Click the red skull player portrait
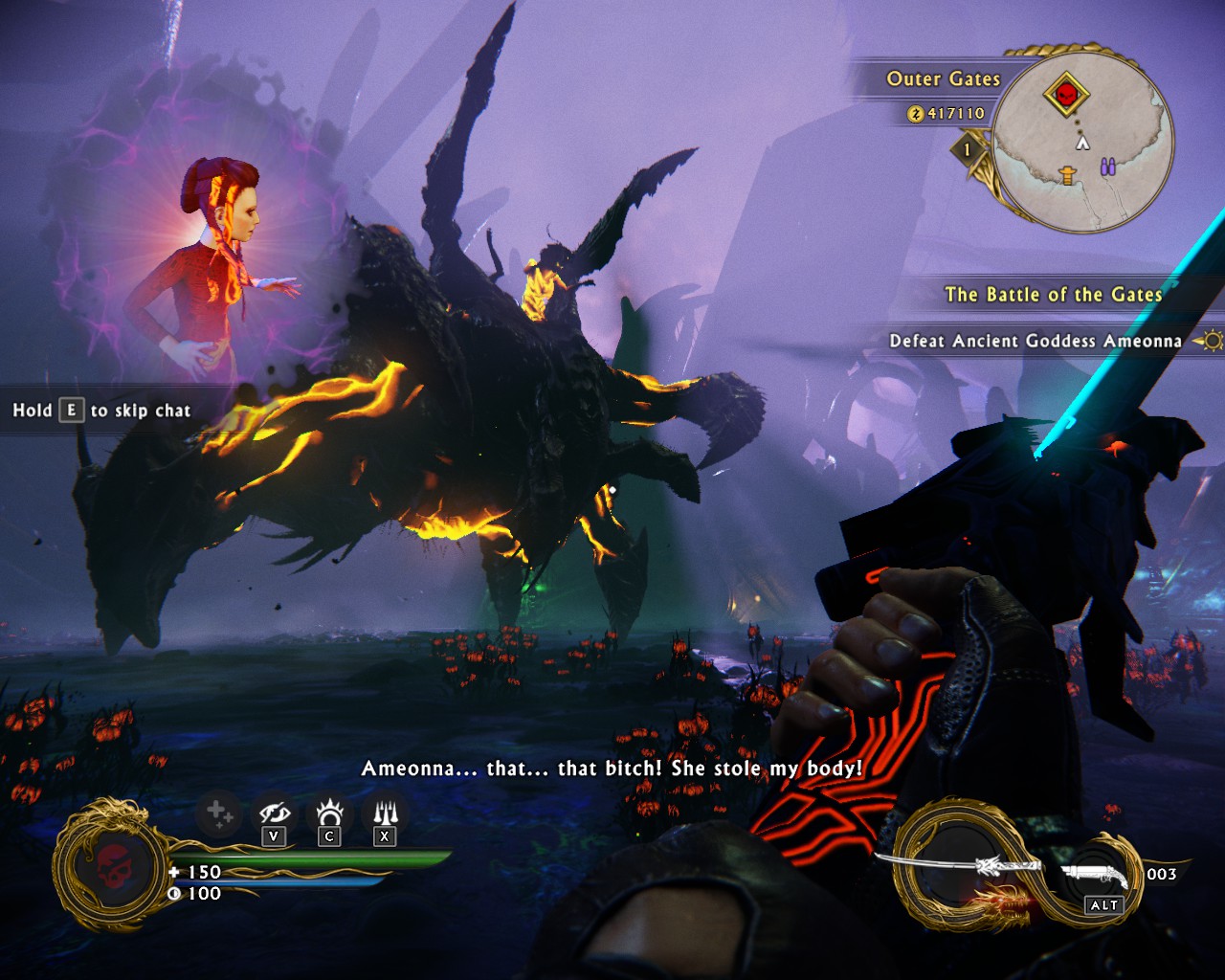Viewport: 1225px width, 980px height. point(115,866)
